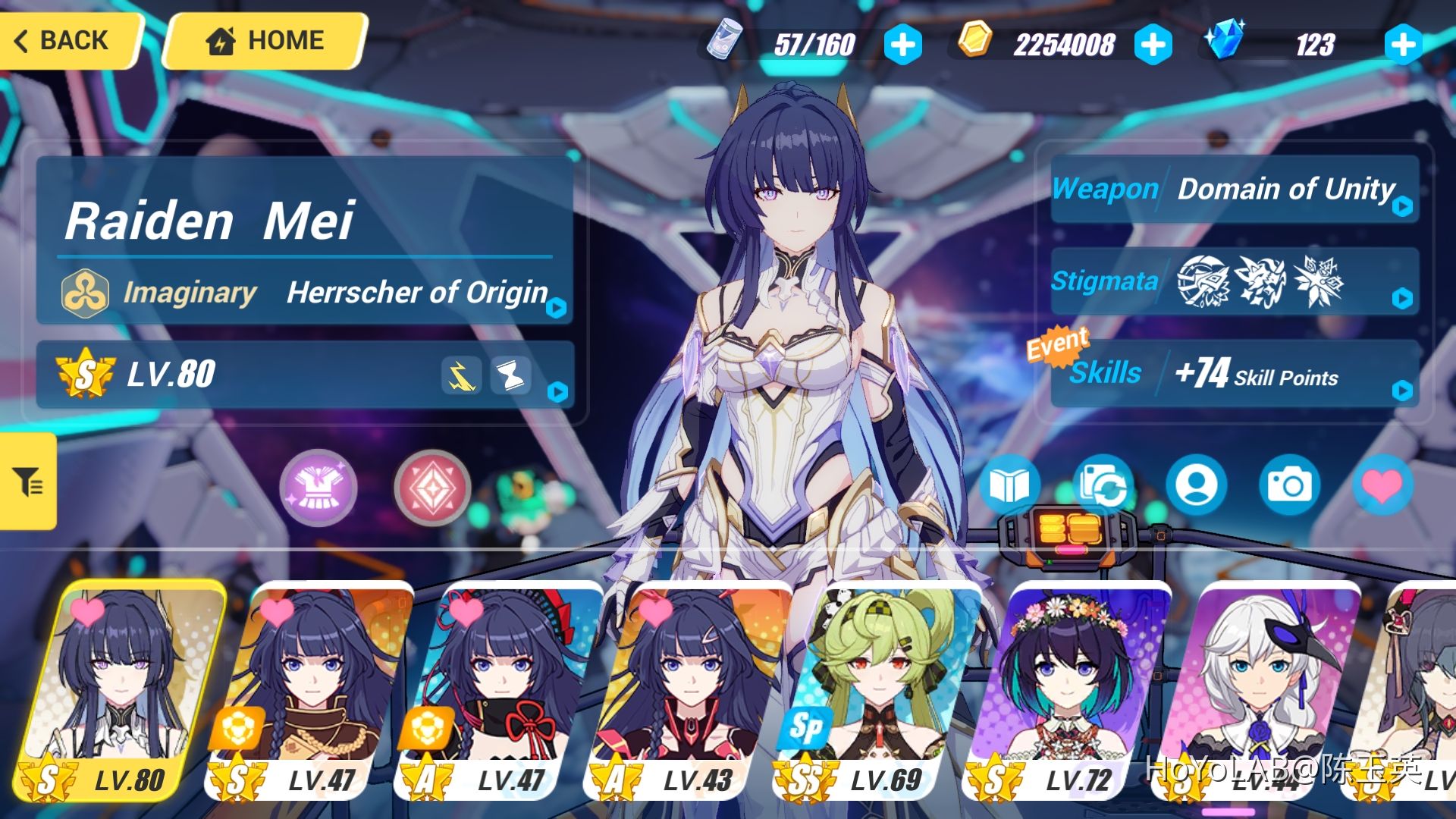This screenshot has width=1456, height=819.
Task: Open the outfit selection icon
Action: (319, 488)
